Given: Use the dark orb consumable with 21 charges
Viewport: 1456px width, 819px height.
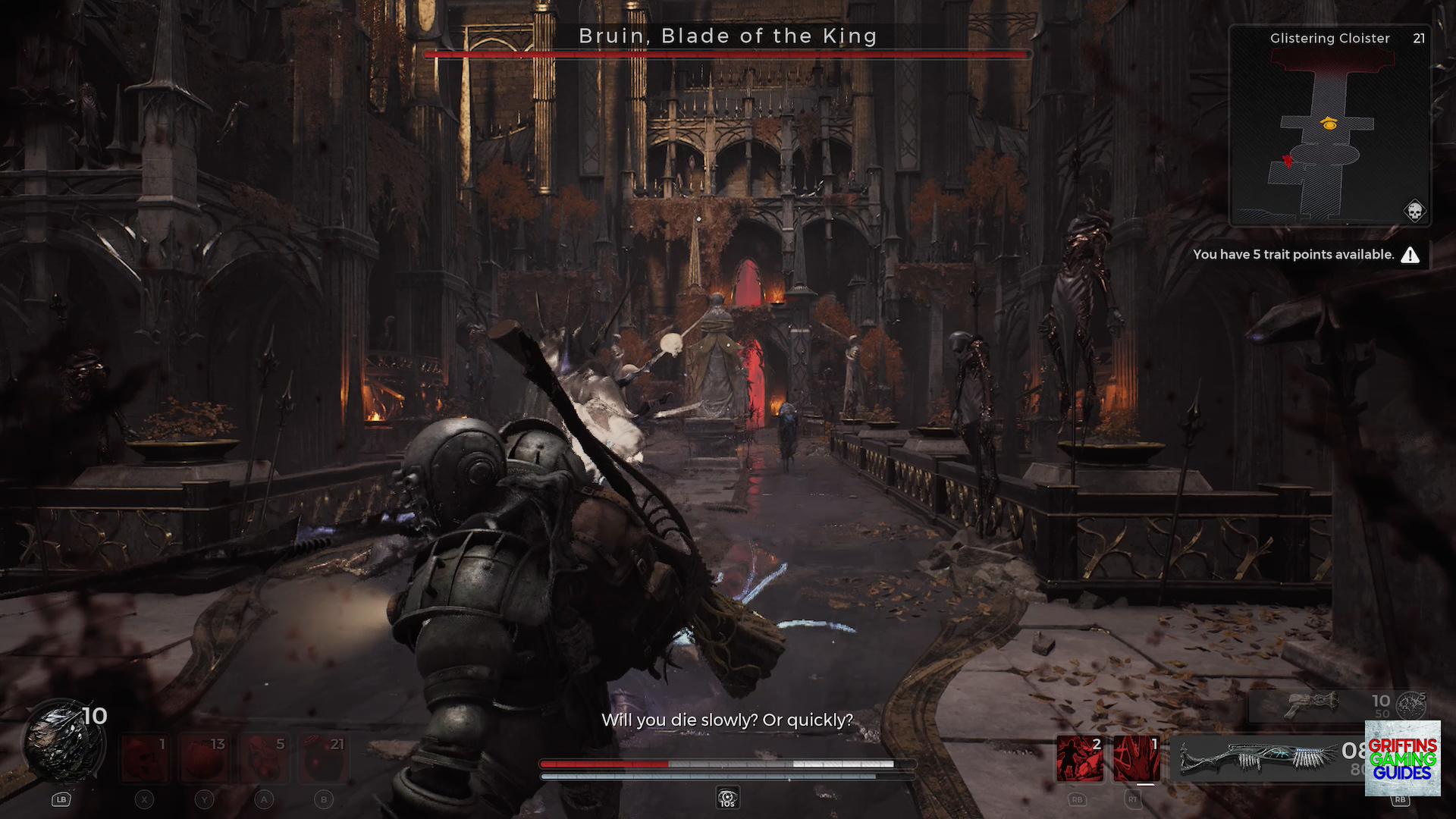Looking at the screenshot, I should (x=325, y=758).
